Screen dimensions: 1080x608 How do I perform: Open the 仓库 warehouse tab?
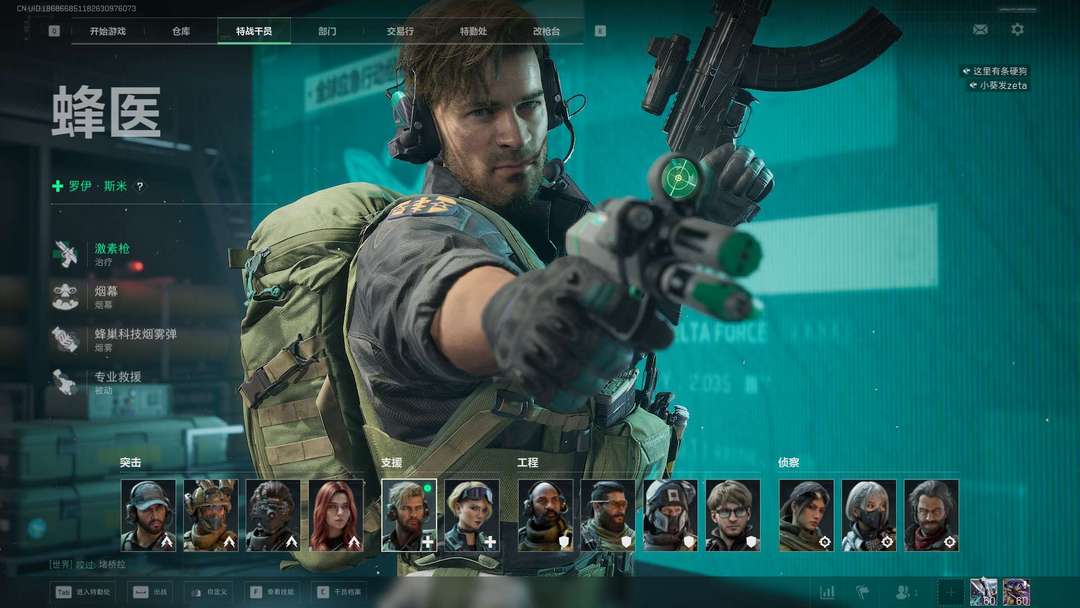(x=181, y=31)
